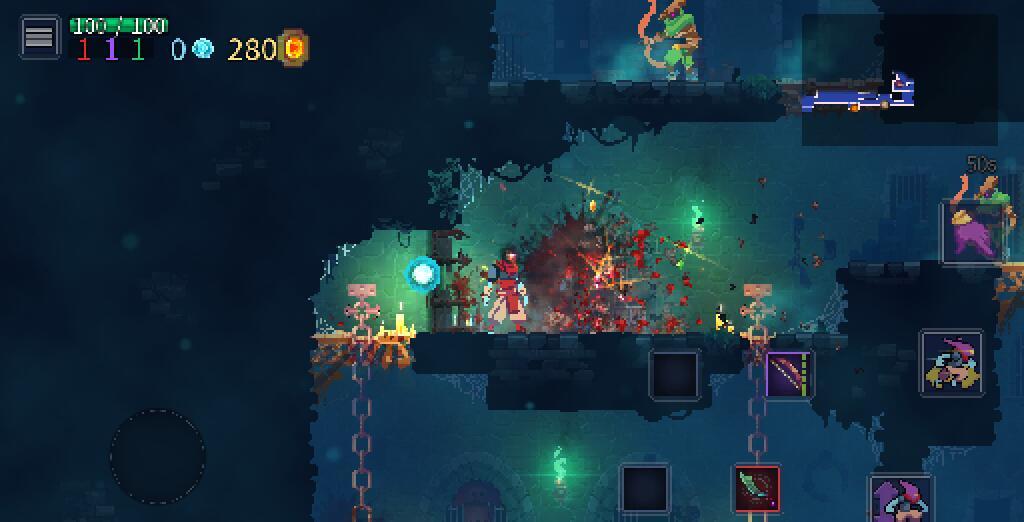The image size is (1024, 522).
Task: Use the purple health flask button
Action: (973, 232)
